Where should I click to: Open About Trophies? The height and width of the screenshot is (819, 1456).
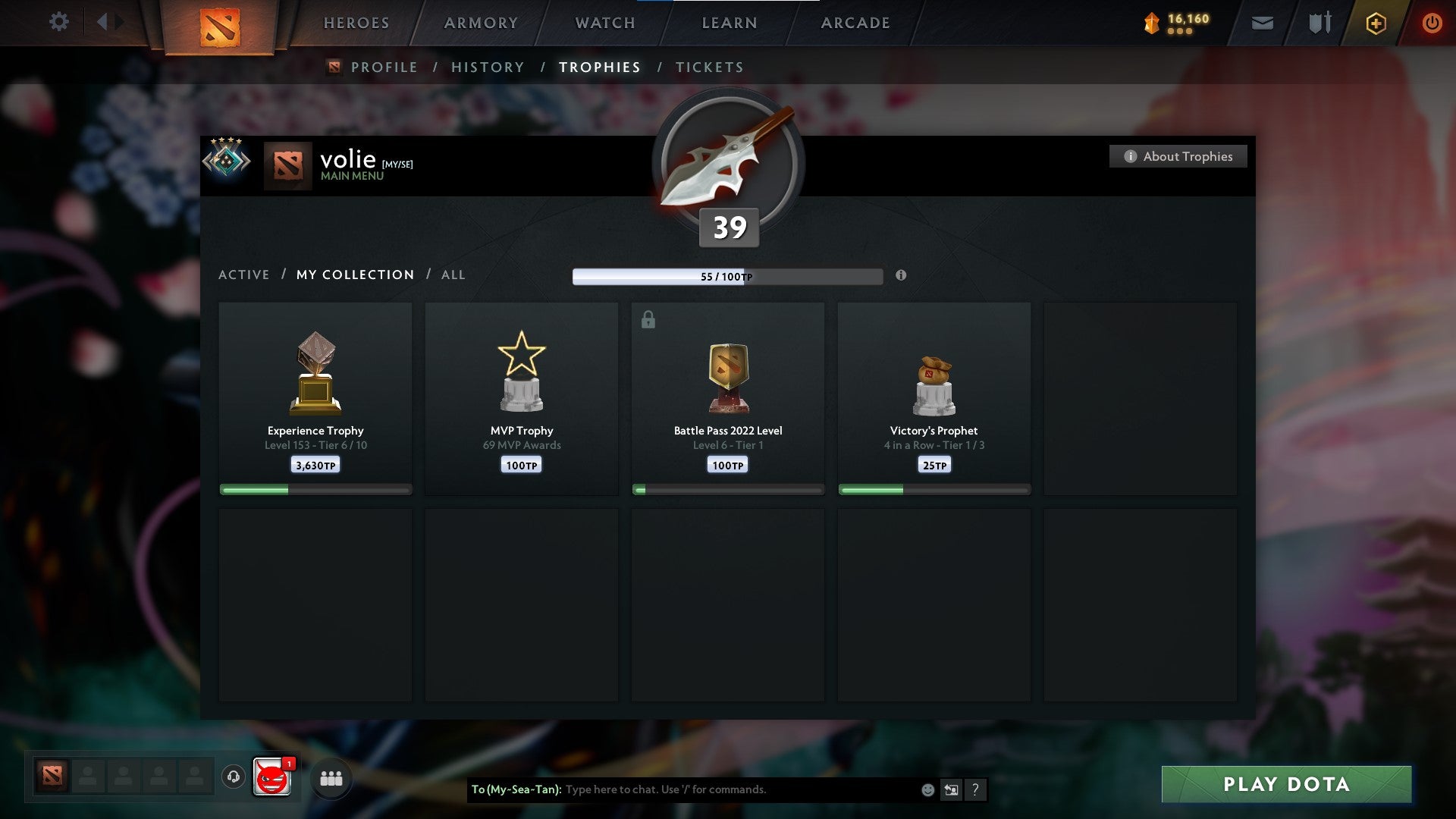tap(1178, 156)
